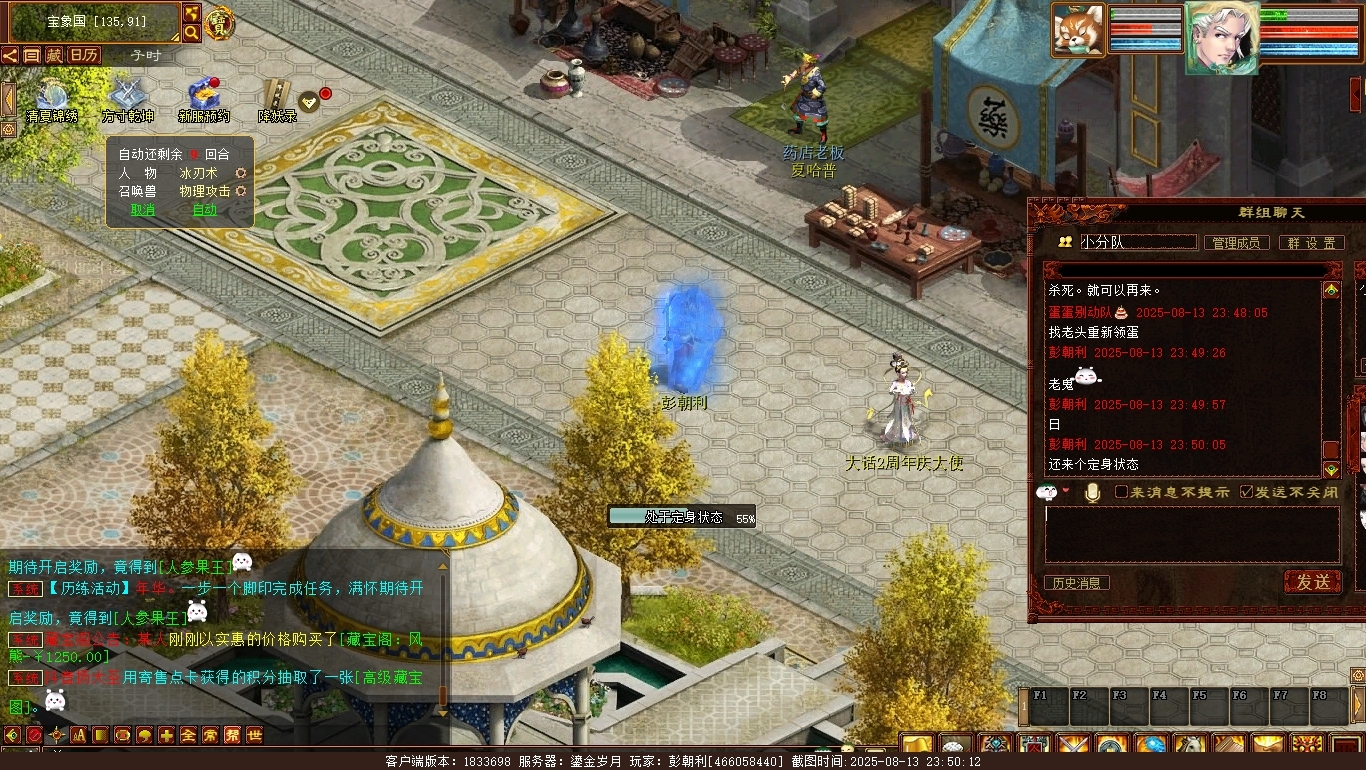Click the 发送 send button
Viewport: 1366px width, 770px height.
1312,581
